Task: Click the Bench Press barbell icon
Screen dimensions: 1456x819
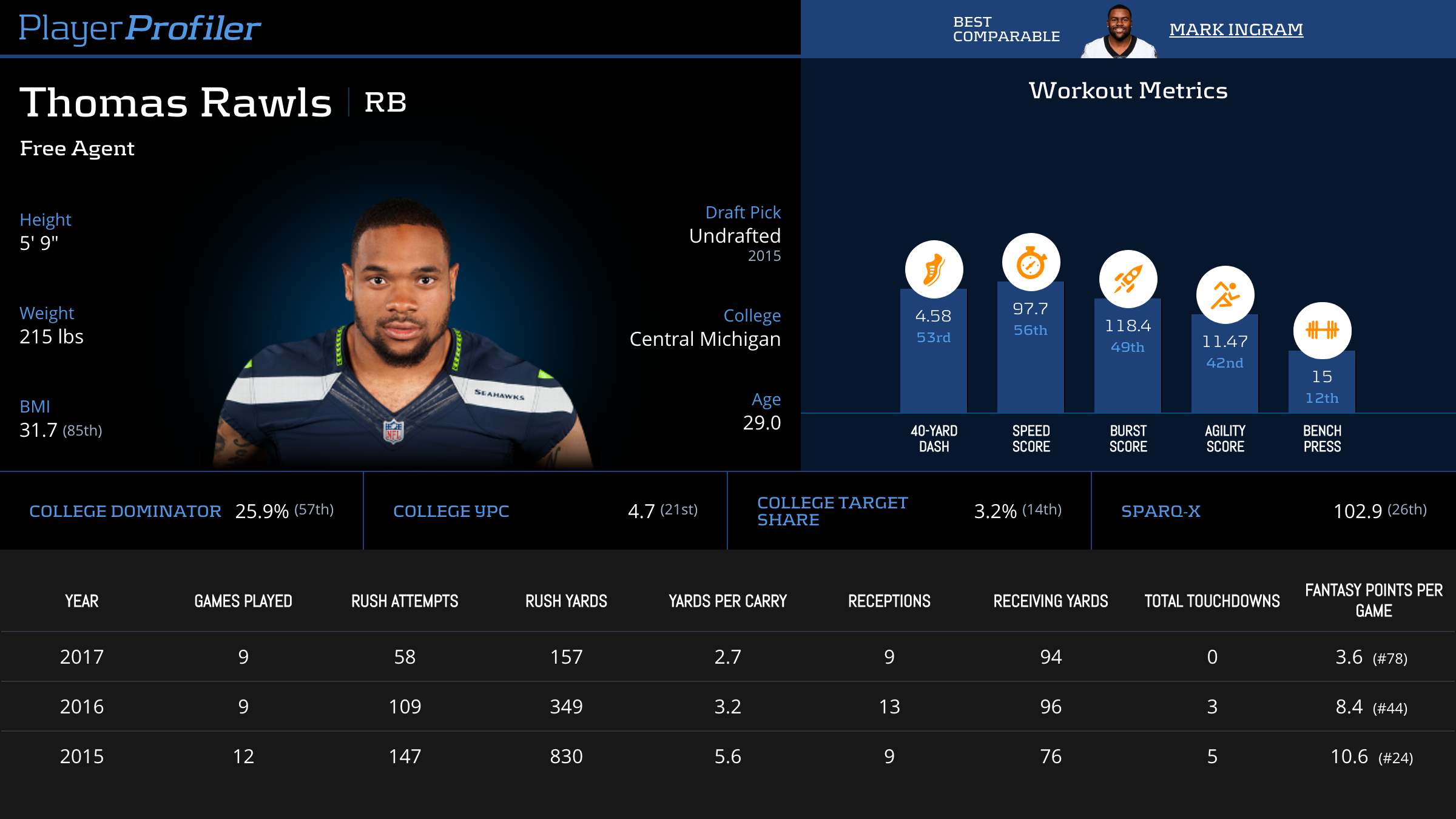Action: pos(1322,330)
